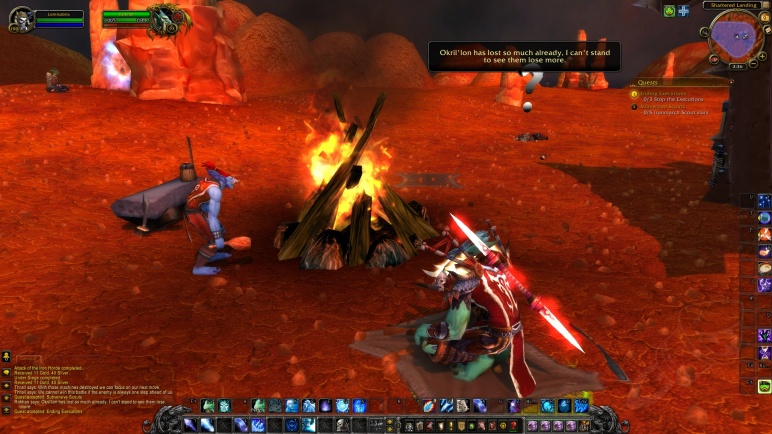Open the circular minimap
This screenshot has height=434, width=772.
point(736,38)
